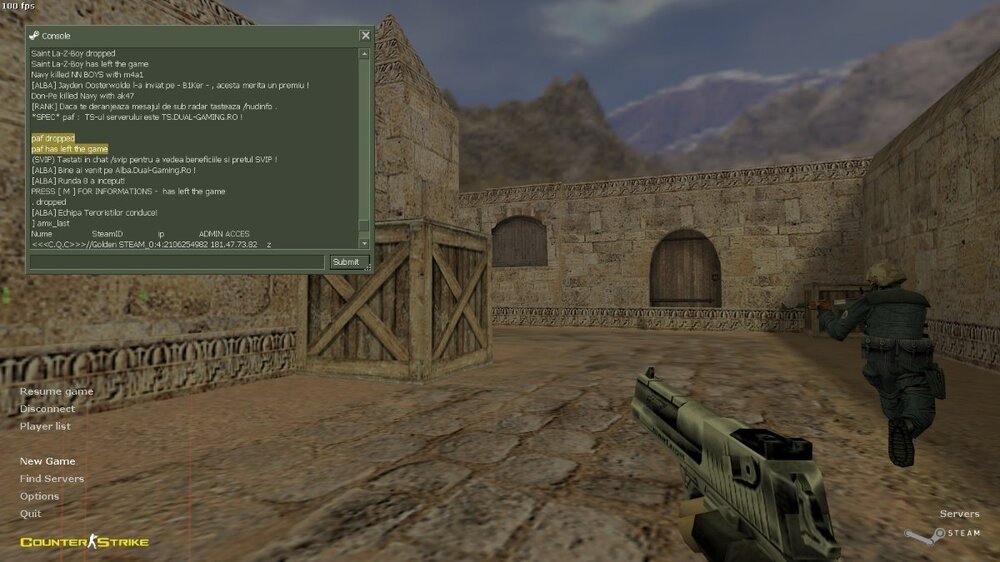The width and height of the screenshot is (1000, 562).
Task: Focus the console command input field
Action: (x=177, y=262)
